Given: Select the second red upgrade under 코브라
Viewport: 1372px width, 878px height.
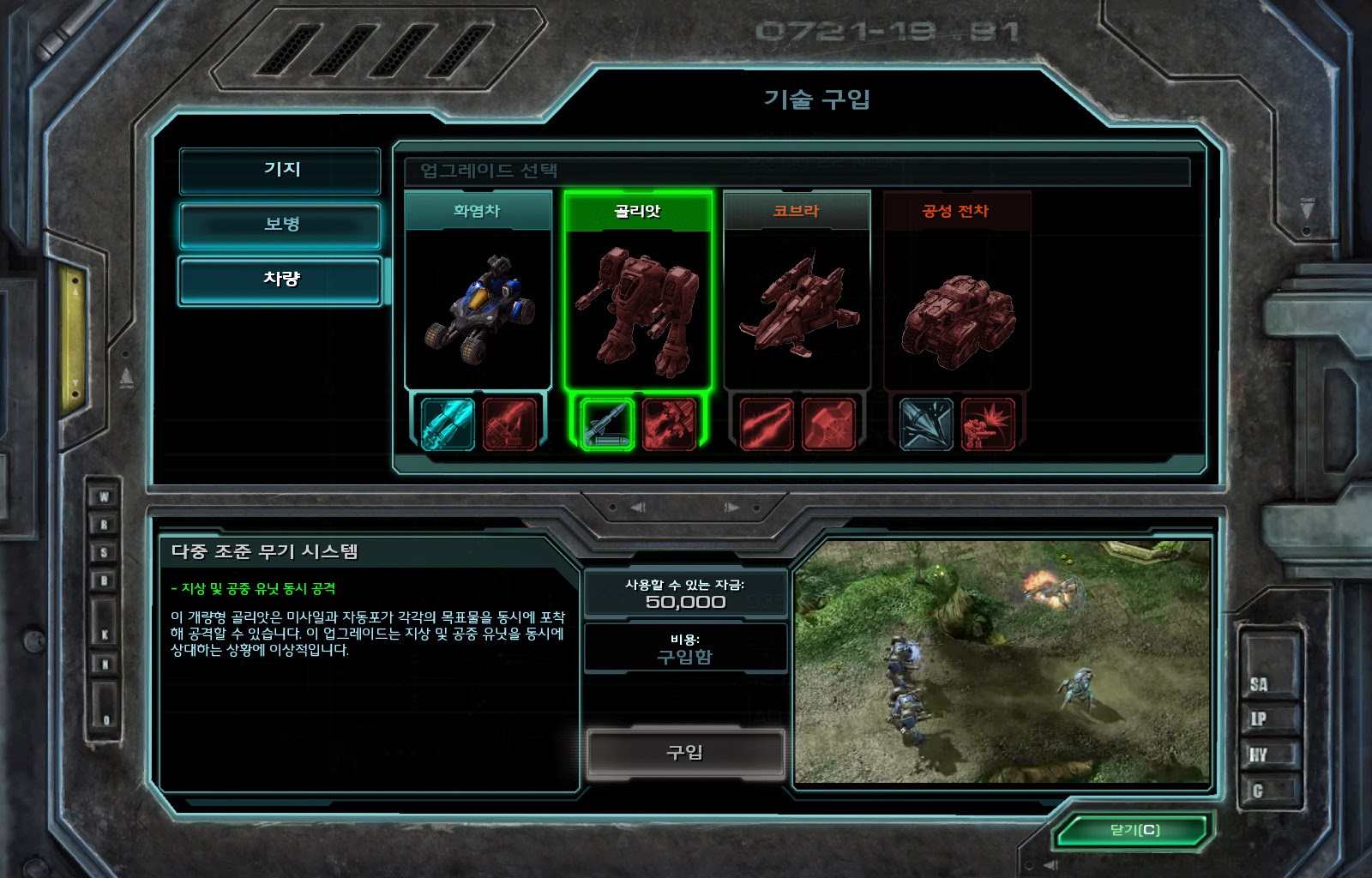Looking at the screenshot, I should tap(828, 424).
